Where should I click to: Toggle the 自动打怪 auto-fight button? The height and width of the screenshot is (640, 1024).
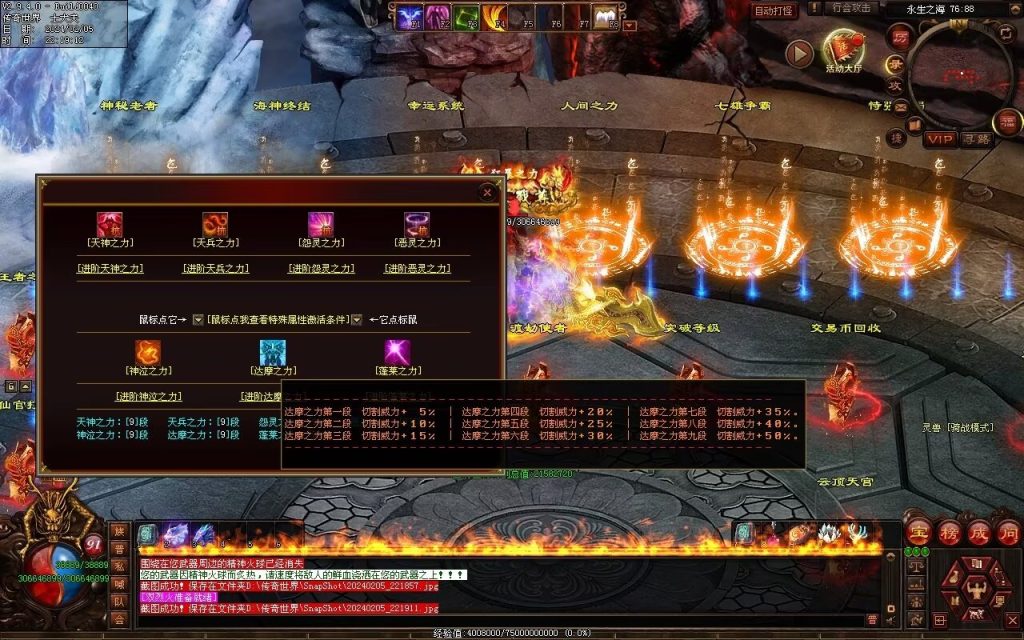[775, 11]
